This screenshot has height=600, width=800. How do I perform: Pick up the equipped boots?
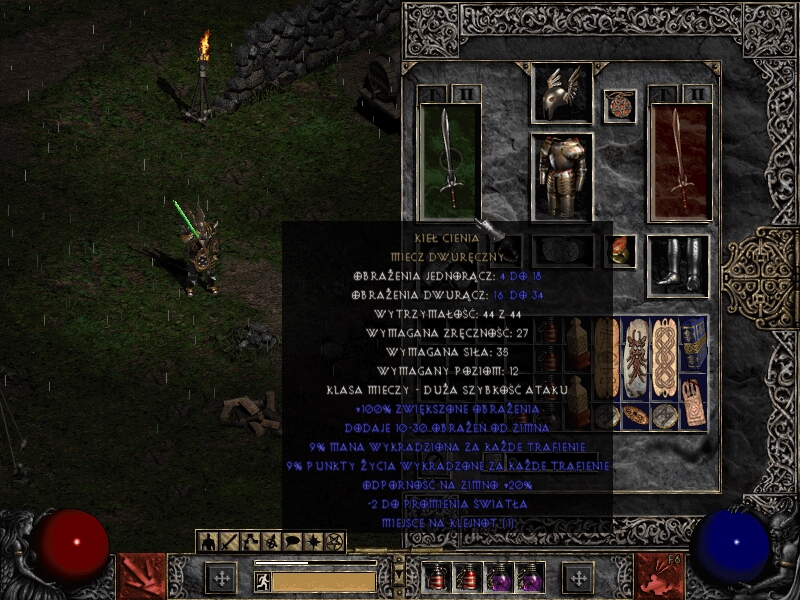(x=678, y=265)
